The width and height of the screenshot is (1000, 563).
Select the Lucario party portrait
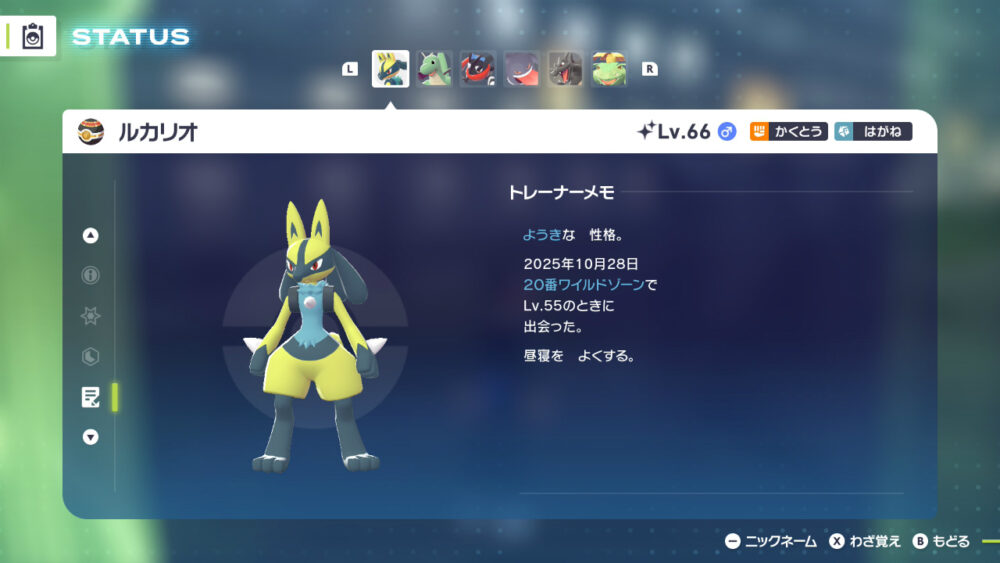point(390,69)
